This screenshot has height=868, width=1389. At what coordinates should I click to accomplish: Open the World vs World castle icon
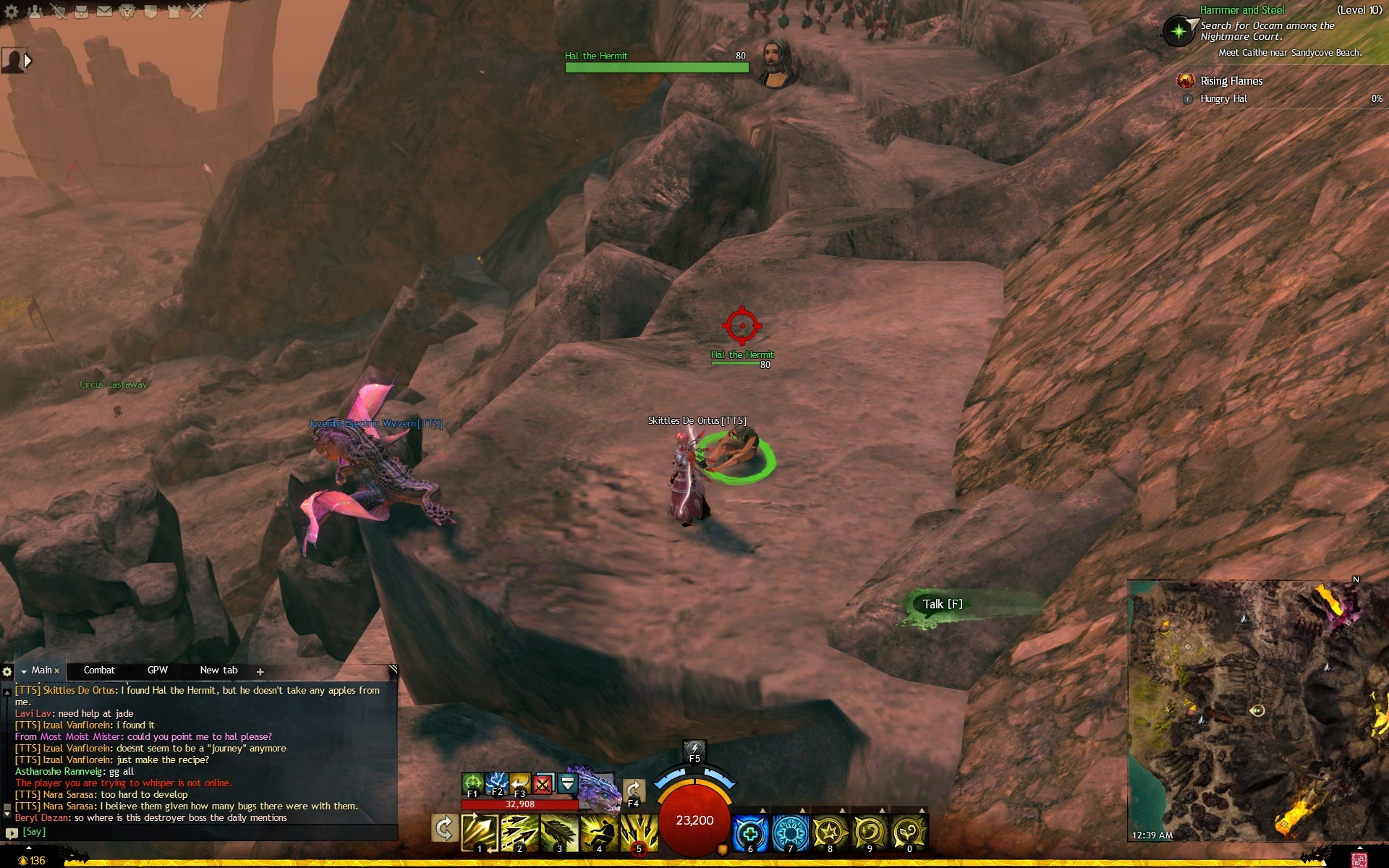coord(174,12)
